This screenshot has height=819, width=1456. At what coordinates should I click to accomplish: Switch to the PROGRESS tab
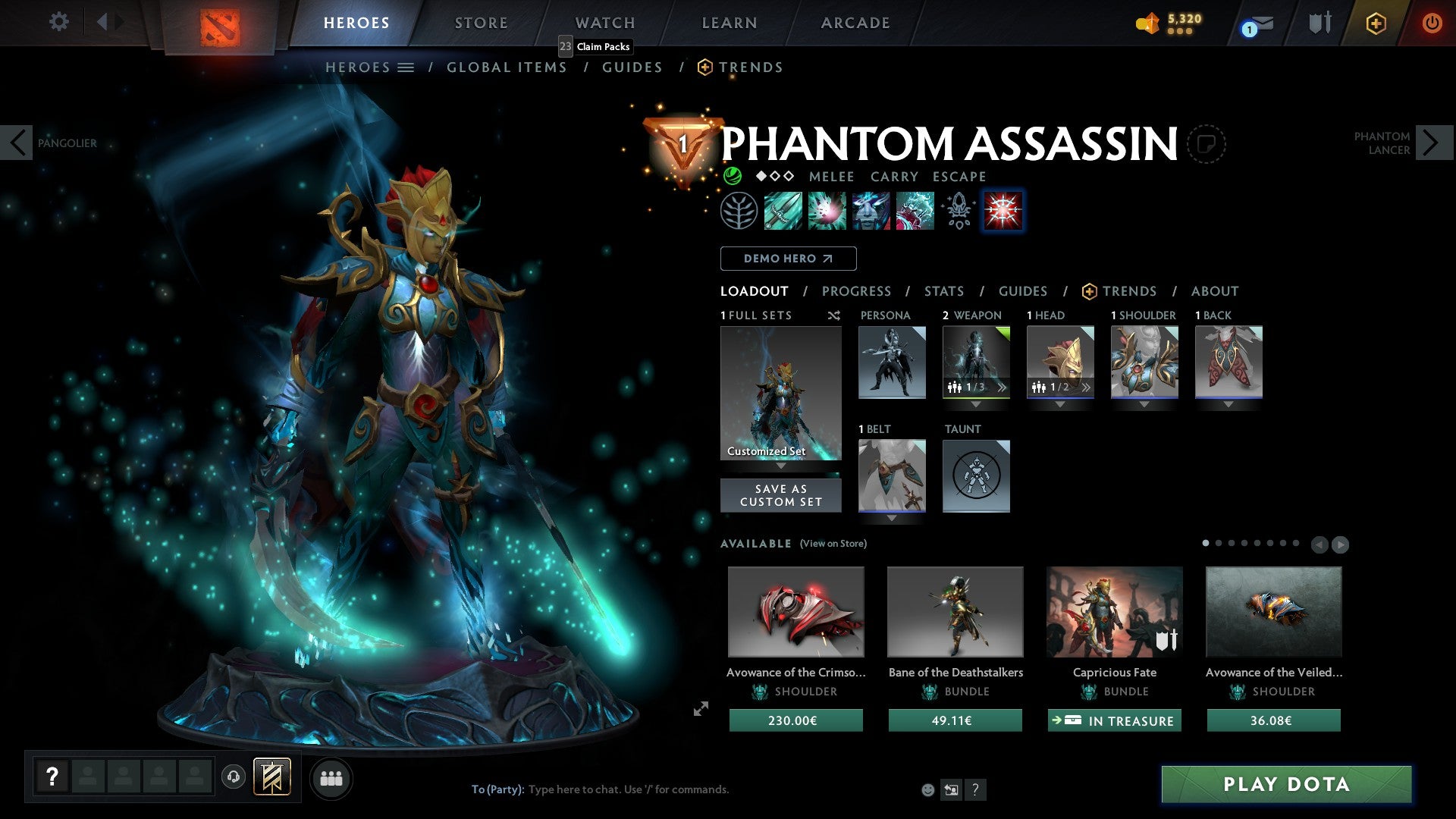[x=857, y=290]
